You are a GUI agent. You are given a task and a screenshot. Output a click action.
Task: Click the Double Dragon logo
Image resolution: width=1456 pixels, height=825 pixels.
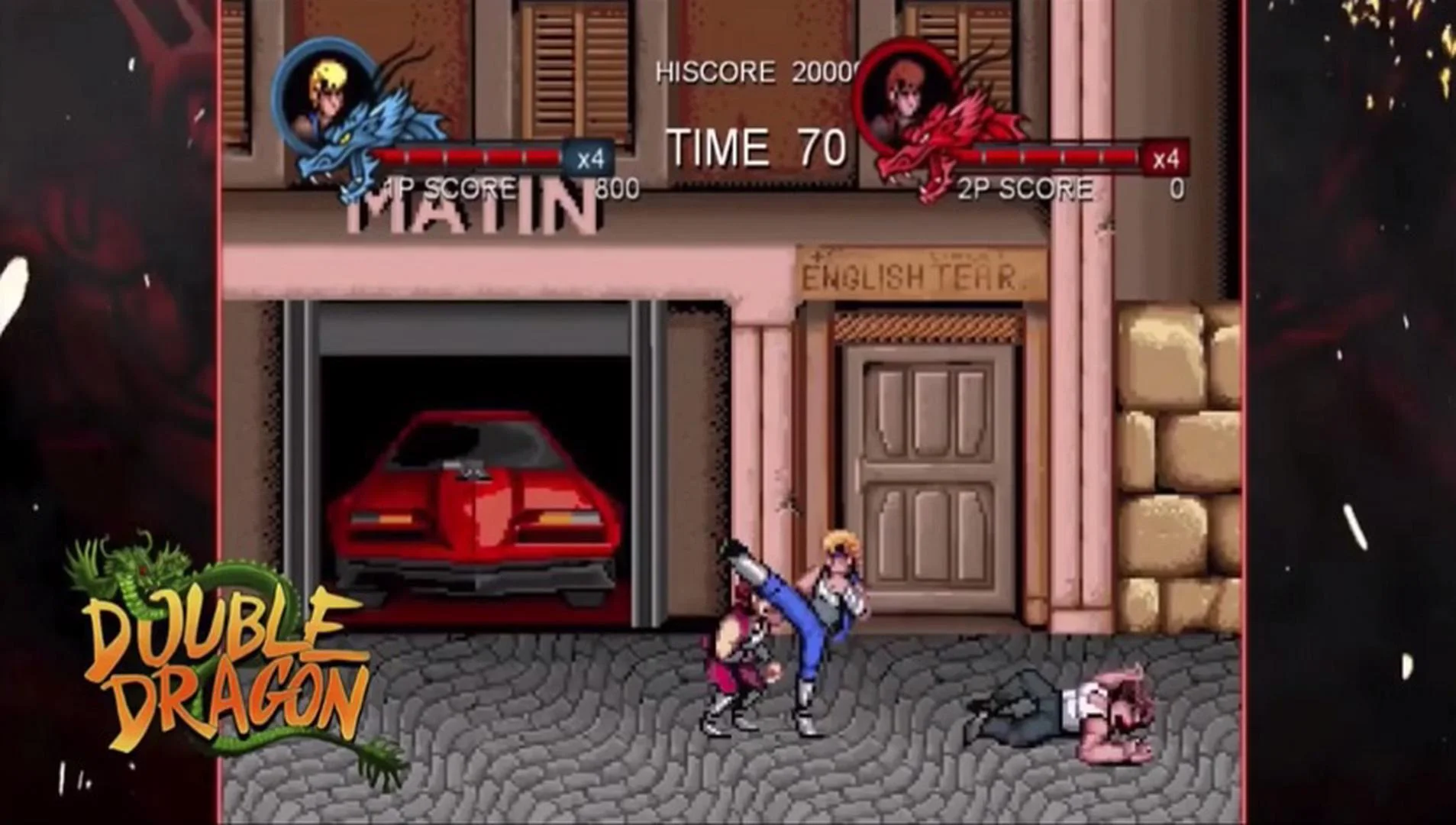pos(221,672)
